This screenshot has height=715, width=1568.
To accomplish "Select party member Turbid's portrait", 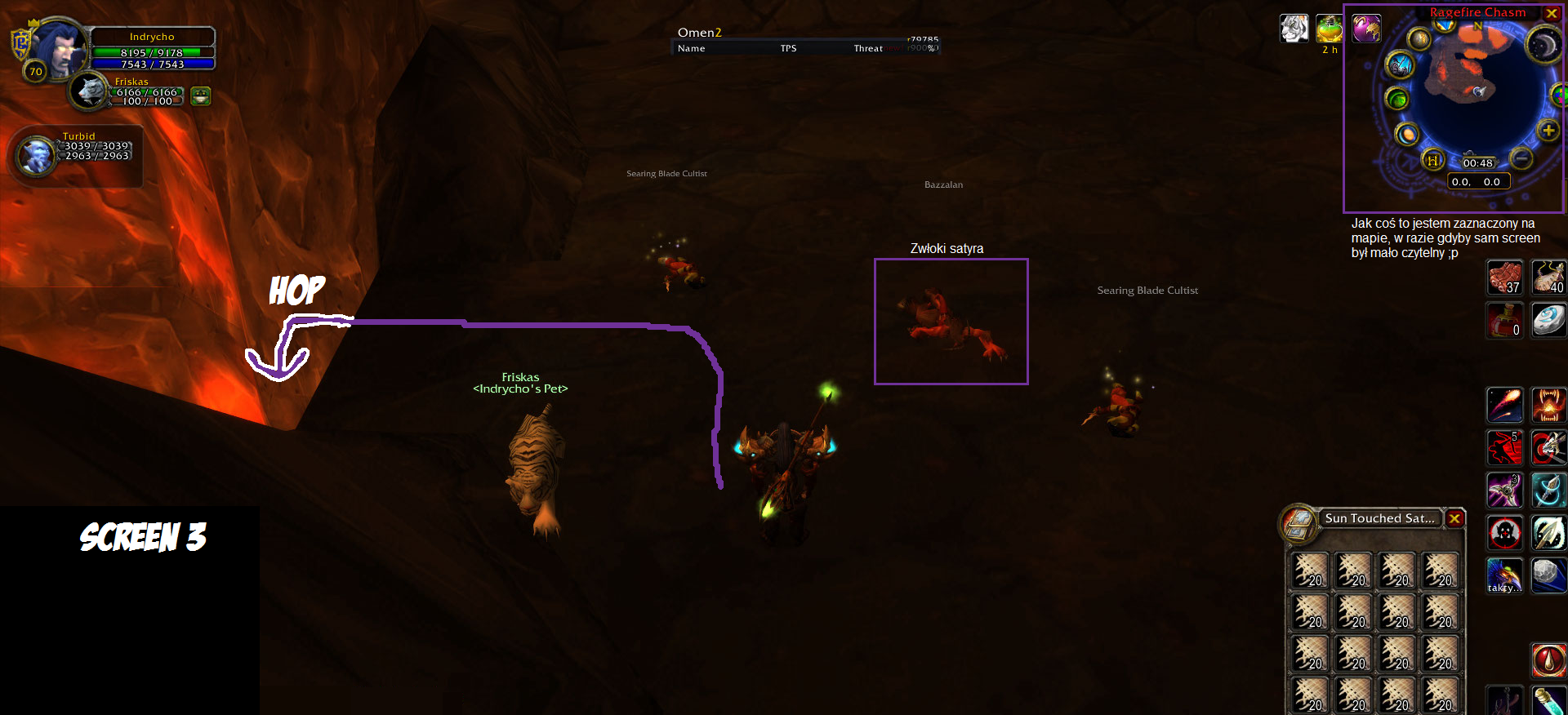I will (x=36, y=155).
